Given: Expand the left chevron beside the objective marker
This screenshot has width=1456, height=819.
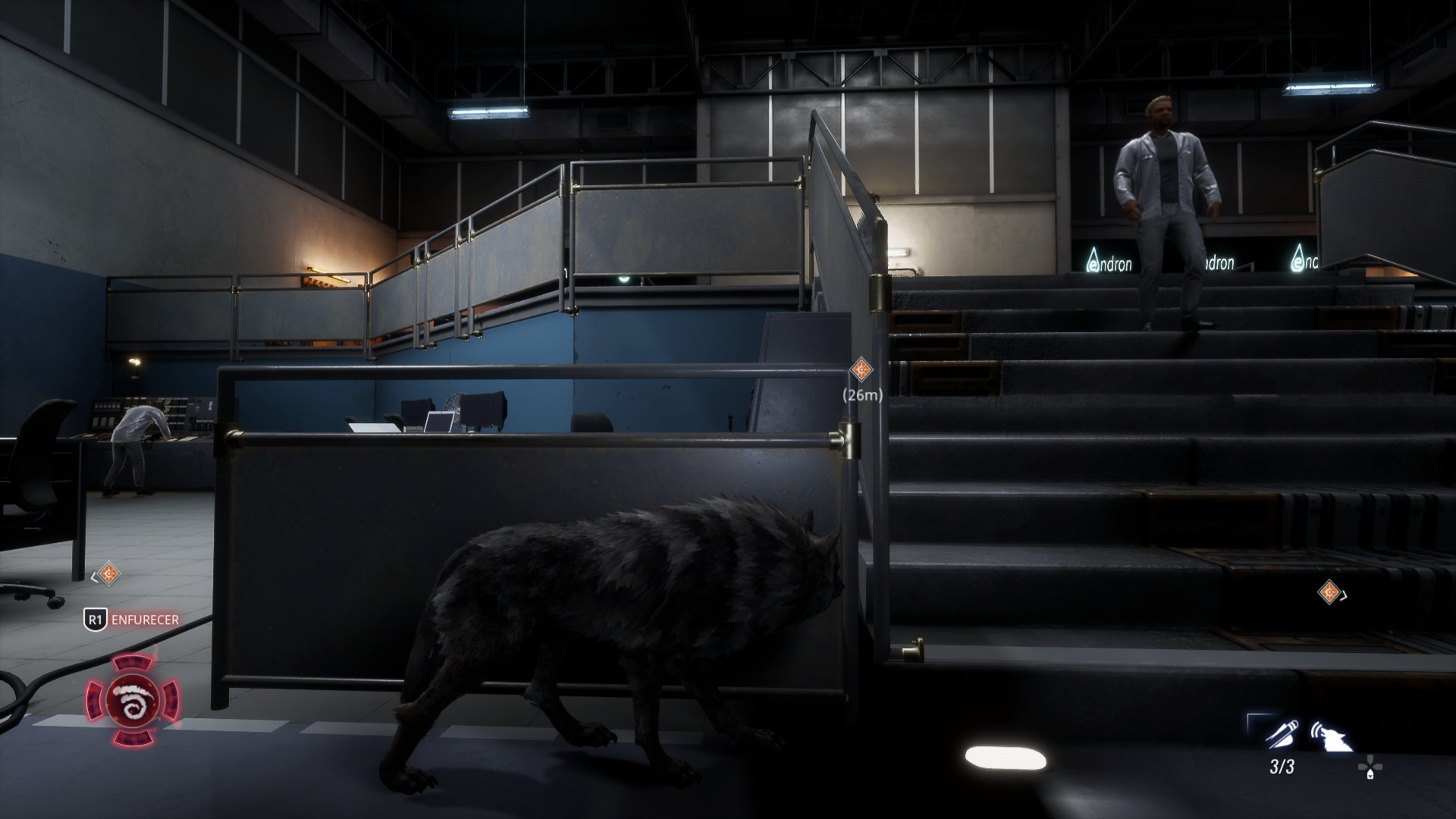Looking at the screenshot, I should click(94, 577).
